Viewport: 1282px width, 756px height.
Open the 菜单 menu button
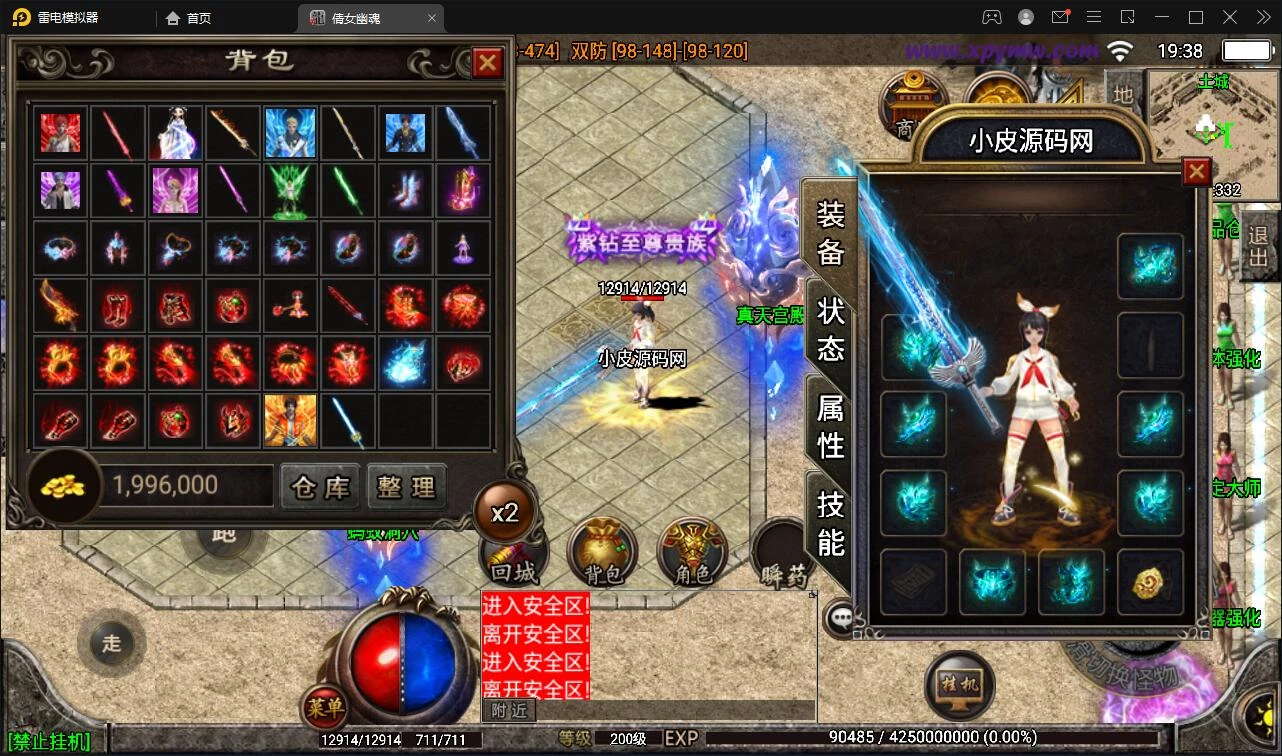coord(325,708)
